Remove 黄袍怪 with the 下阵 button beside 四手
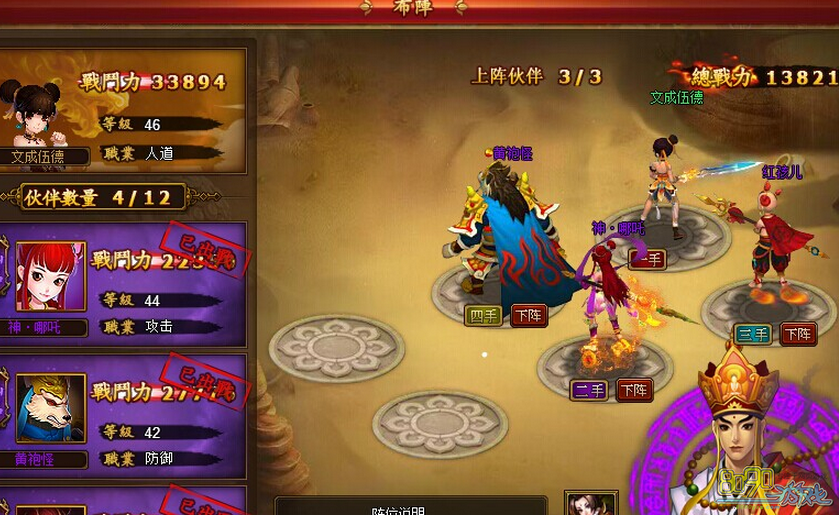The width and height of the screenshot is (839, 515). (529, 316)
